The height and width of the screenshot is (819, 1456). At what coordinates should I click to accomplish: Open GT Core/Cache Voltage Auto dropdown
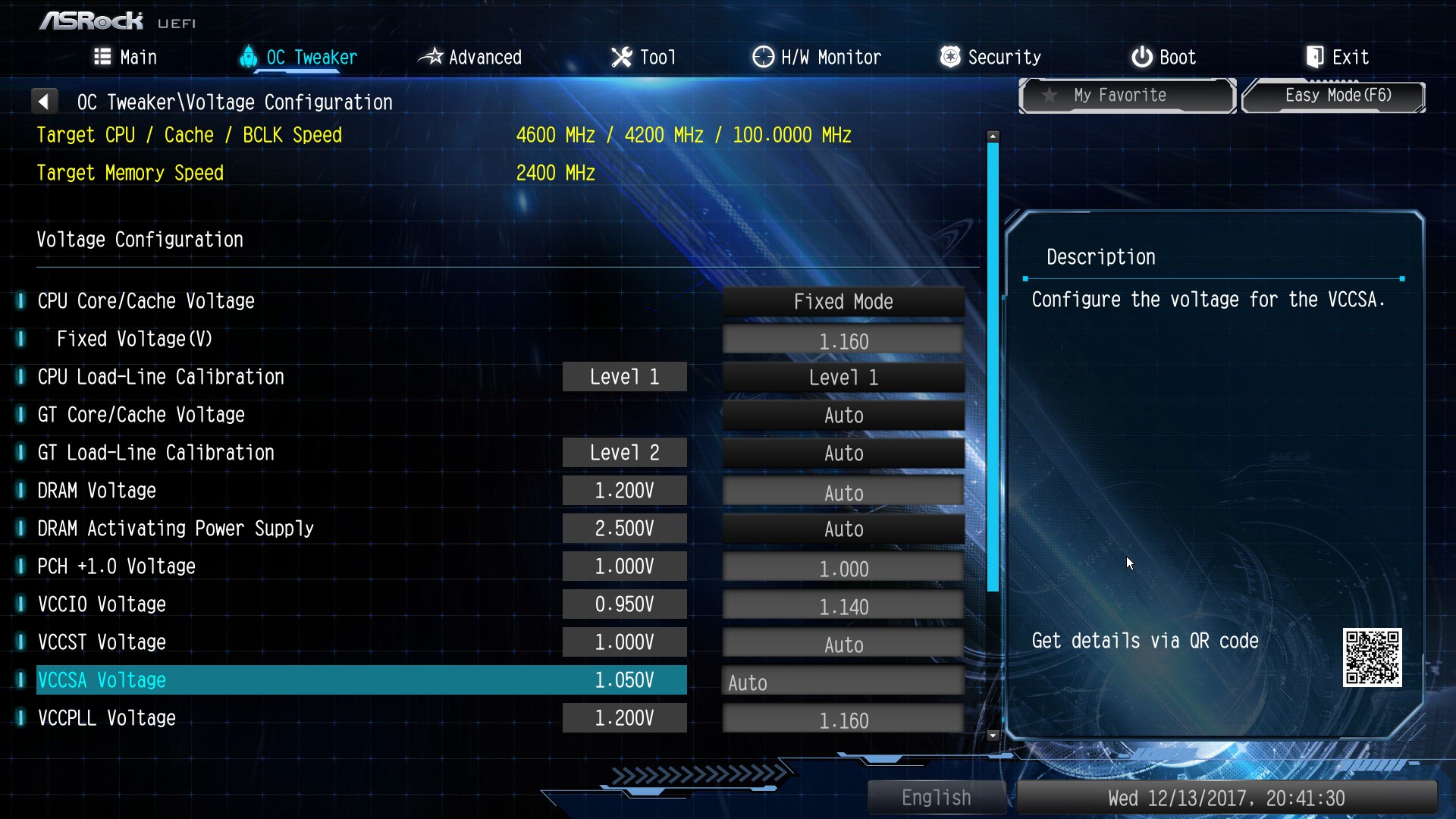click(843, 416)
